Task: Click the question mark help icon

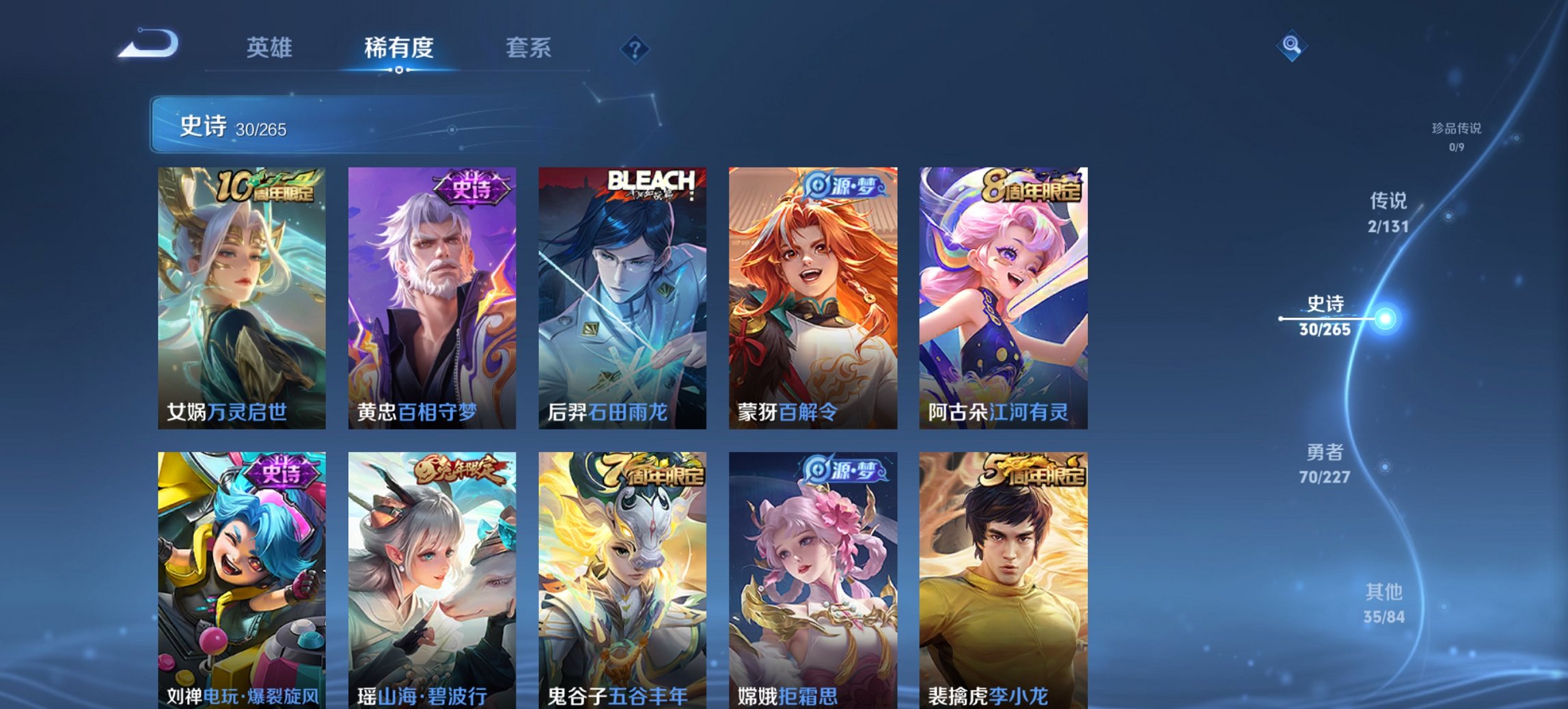Action: (634, 48)
